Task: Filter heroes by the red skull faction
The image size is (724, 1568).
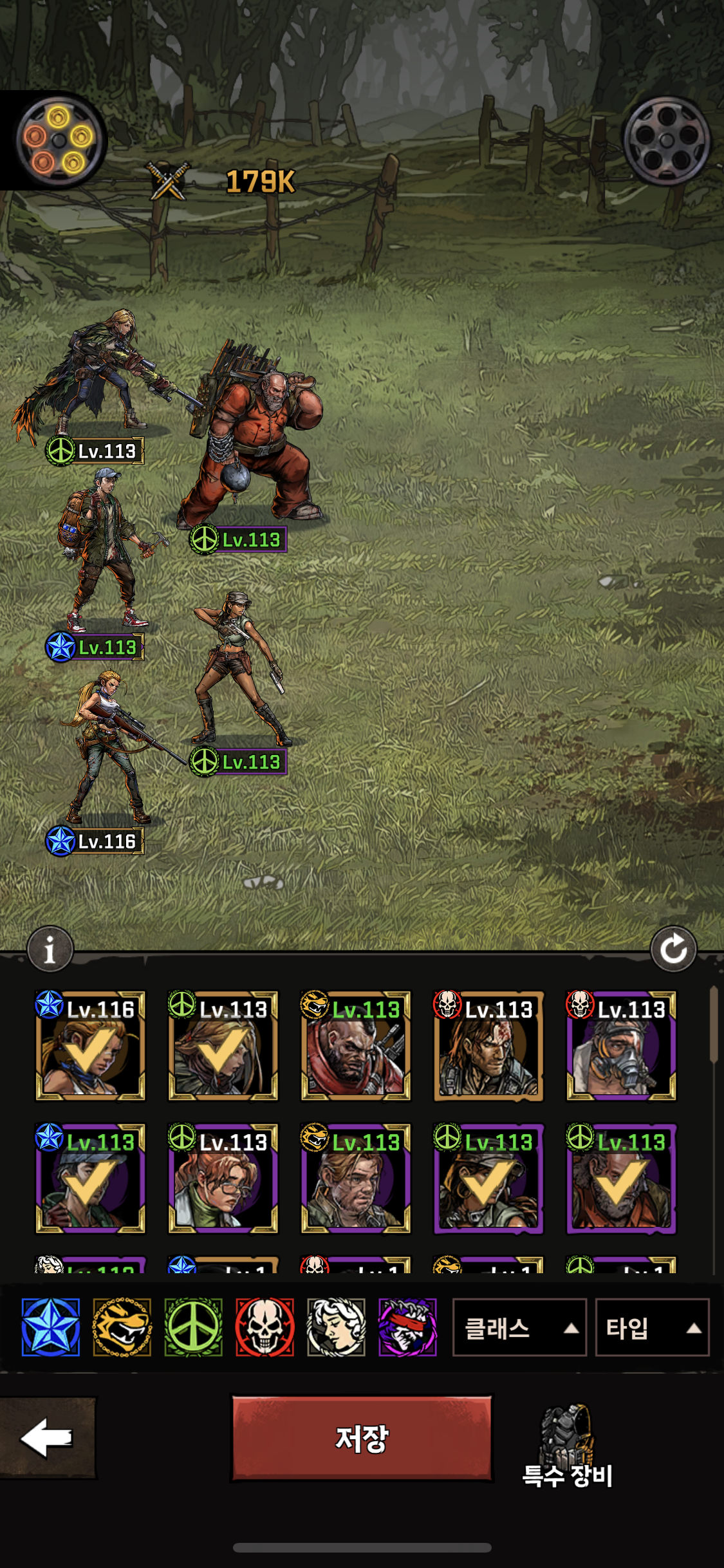Action: pos(265,1327)
